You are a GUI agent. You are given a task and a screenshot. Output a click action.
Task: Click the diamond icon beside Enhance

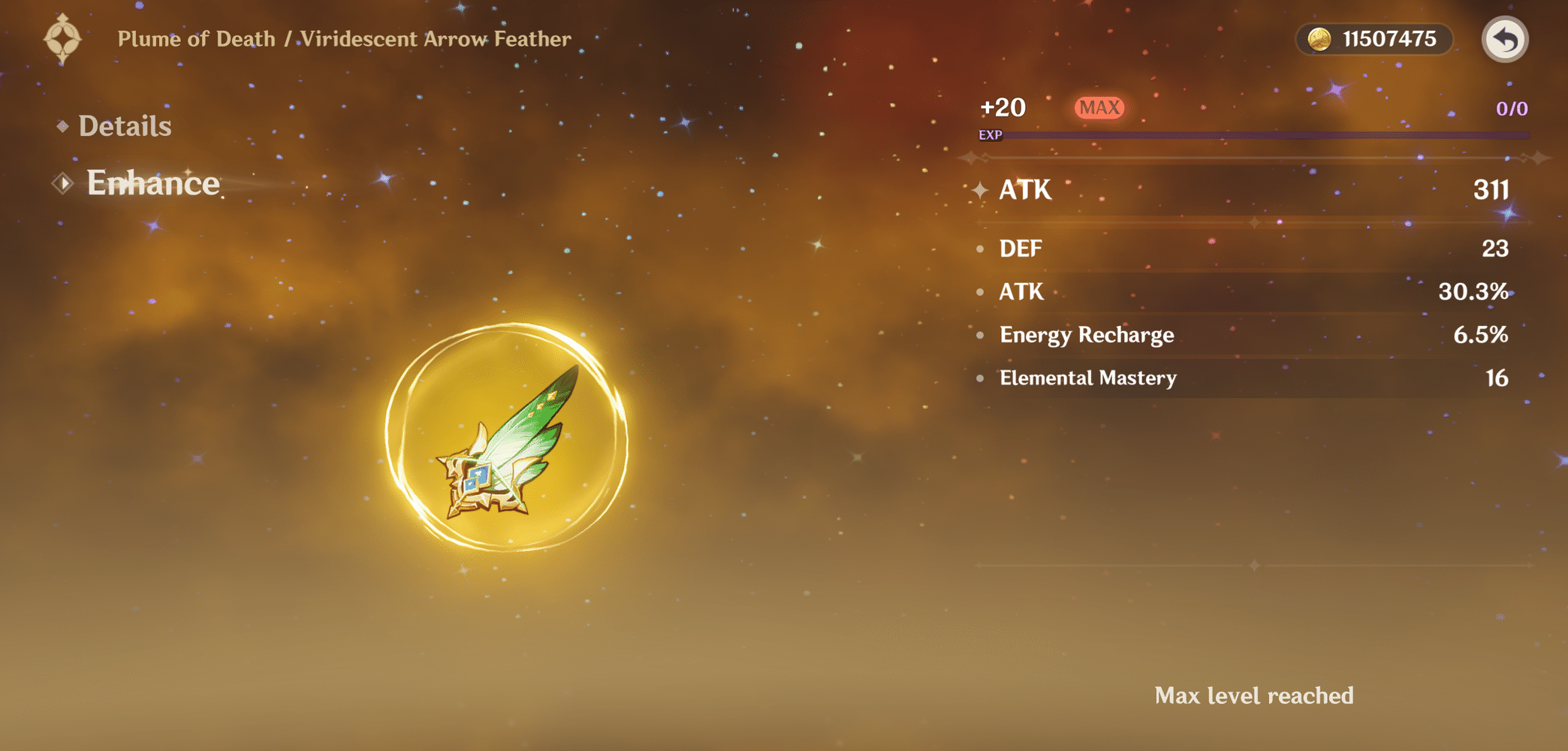click(x=64, y=182)
